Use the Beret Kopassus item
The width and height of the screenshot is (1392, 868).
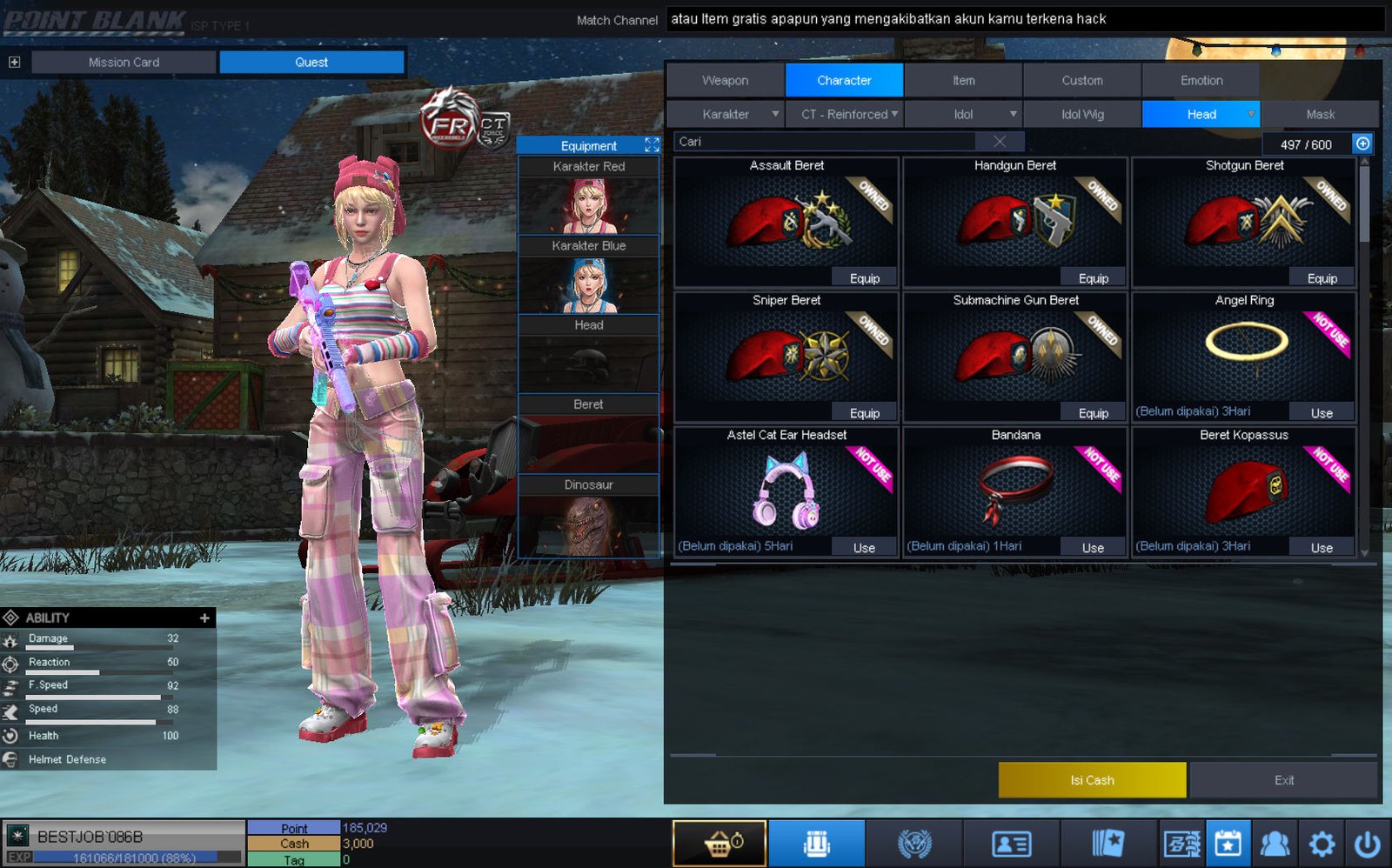[x=1322, y=548]
